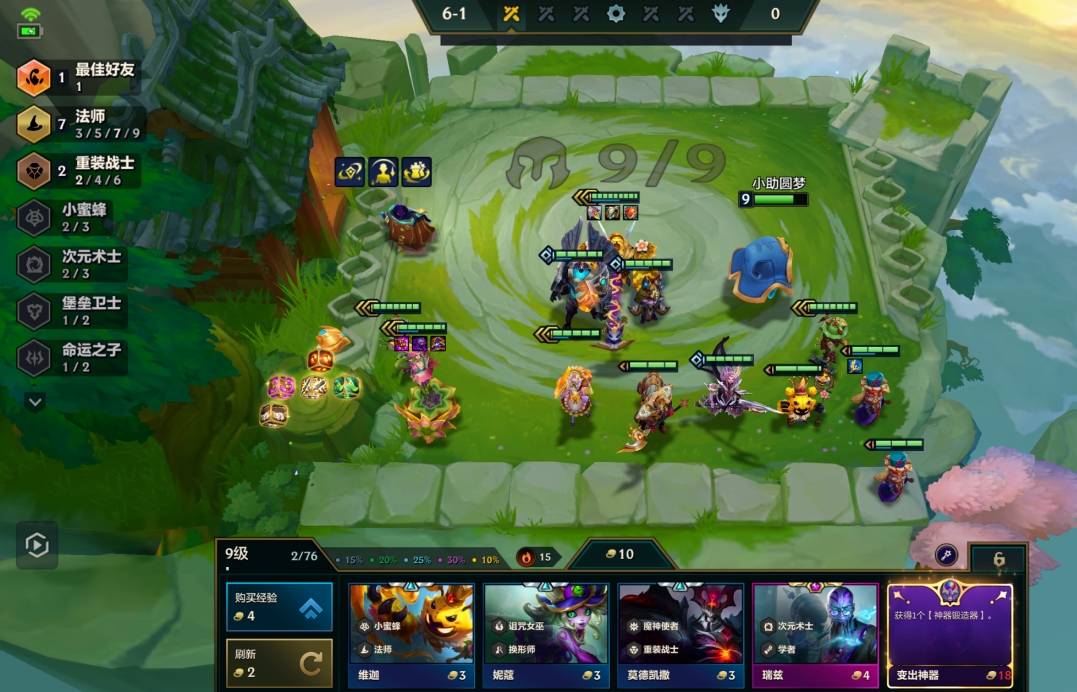Select the 莫德凯撒 shop card
Image resolution: width=1077 pixels, height=692 pixels.
[x=680, y=635]
